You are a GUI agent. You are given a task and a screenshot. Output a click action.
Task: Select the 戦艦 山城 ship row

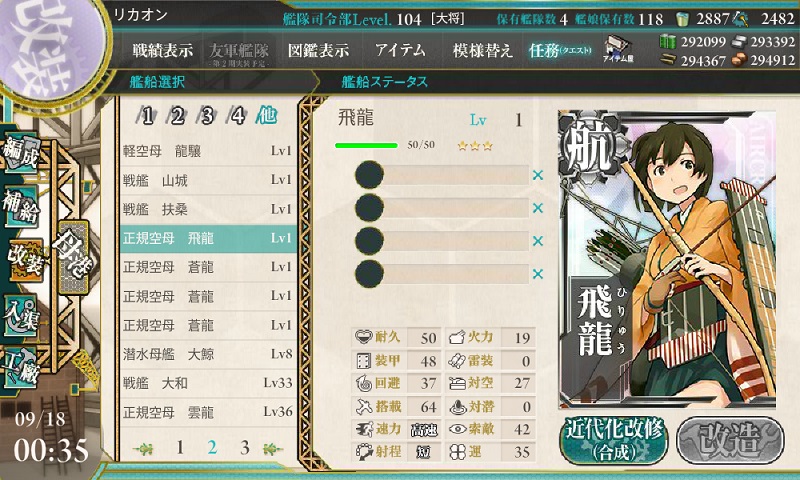coord(207,180)
